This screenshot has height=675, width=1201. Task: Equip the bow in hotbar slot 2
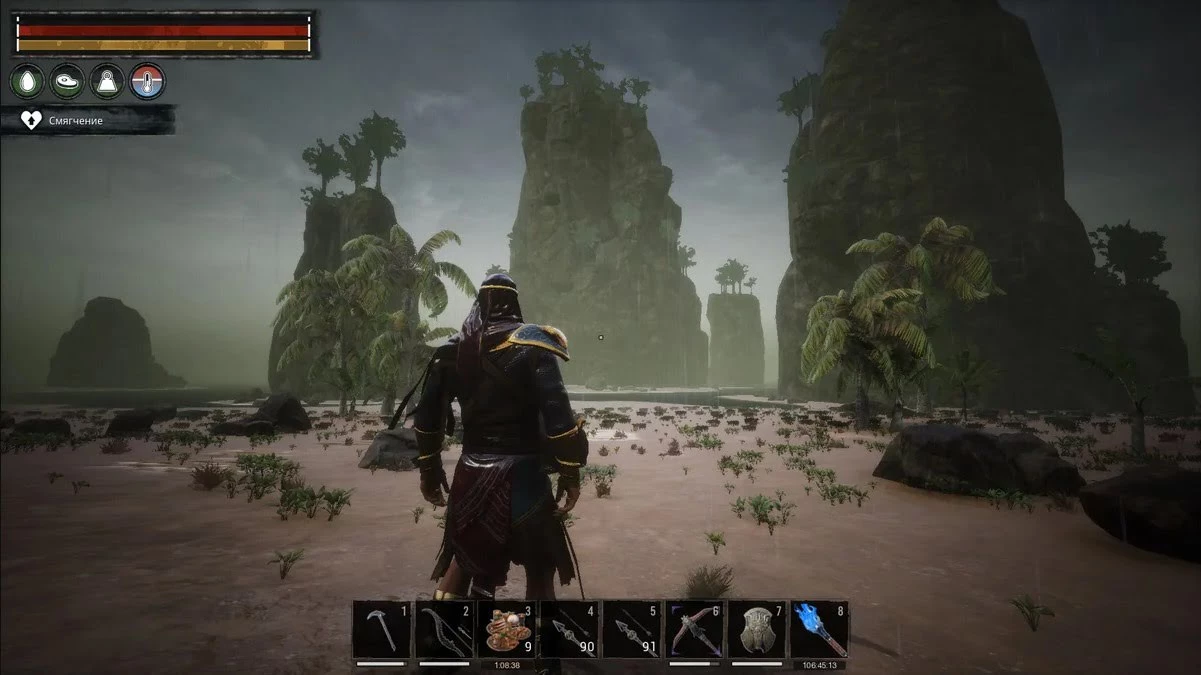click(x=443, y=629)
